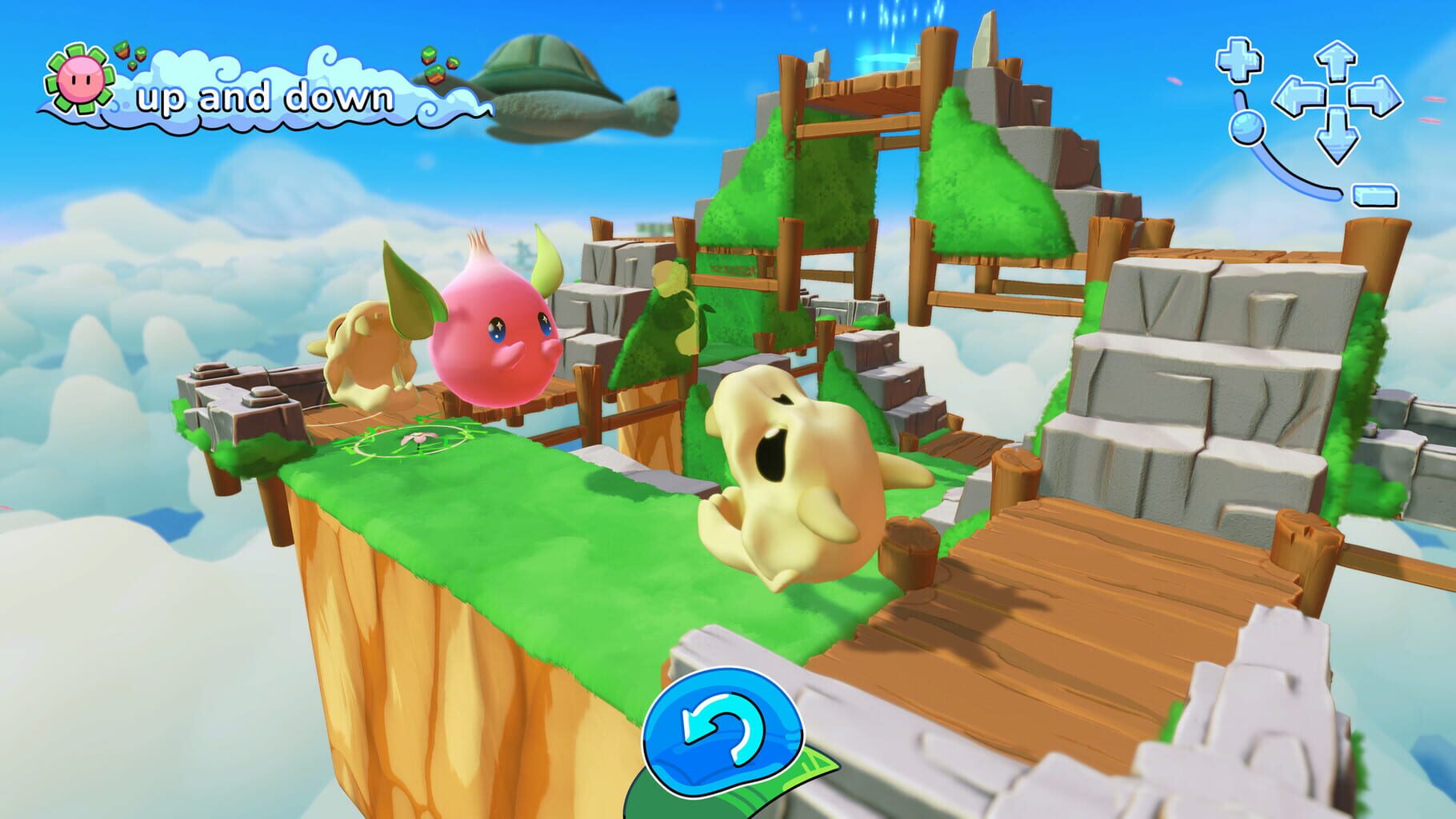Click the zoom in plus icon
1456x819 pixels.
[x=1241, y=58]
